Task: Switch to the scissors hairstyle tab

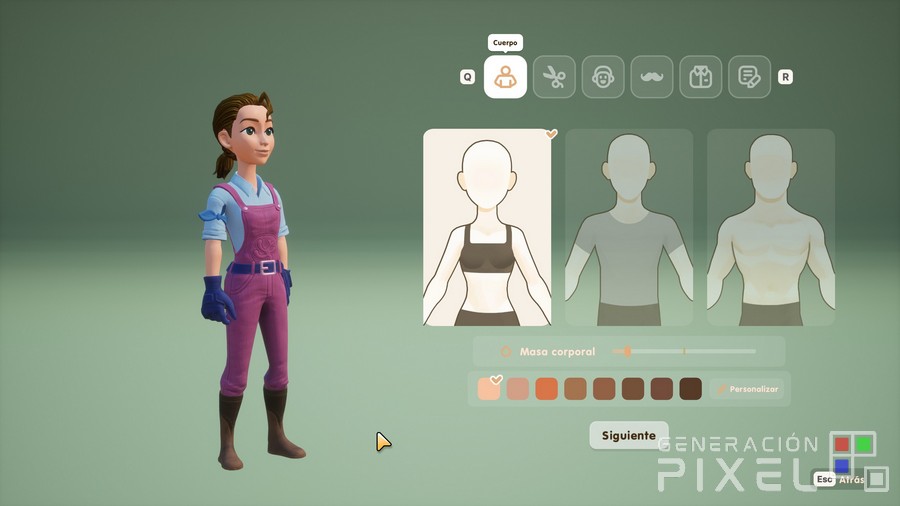Action: click(x=554, y=77)
